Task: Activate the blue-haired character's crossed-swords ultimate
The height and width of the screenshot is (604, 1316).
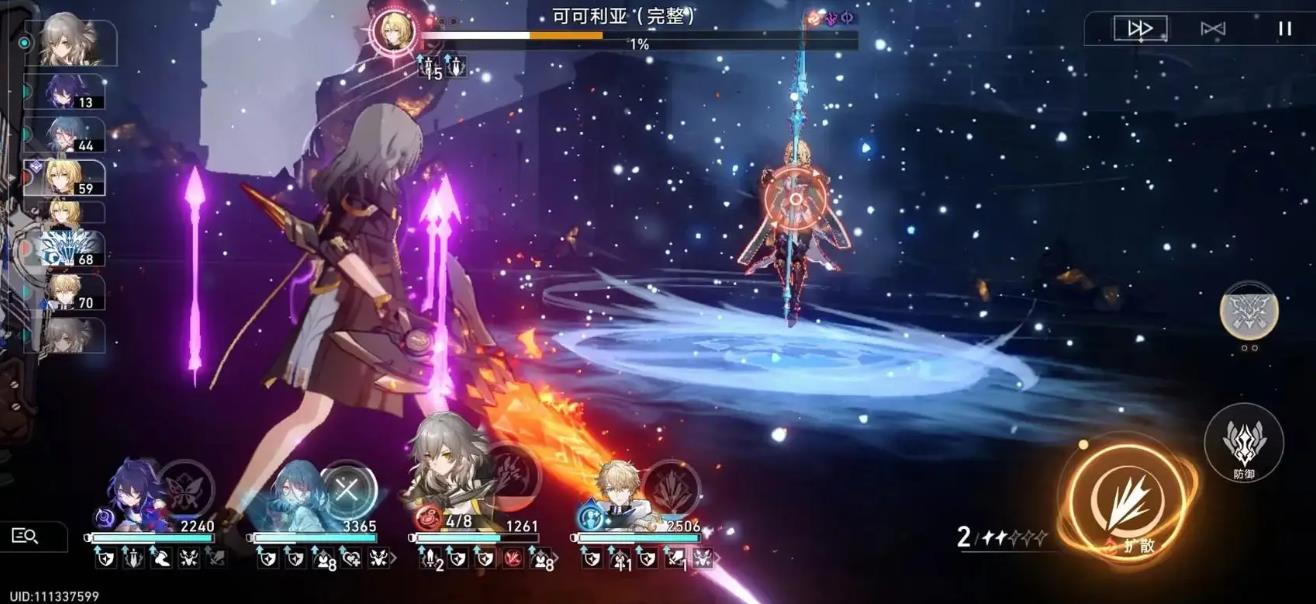Action: pos(347,489)
